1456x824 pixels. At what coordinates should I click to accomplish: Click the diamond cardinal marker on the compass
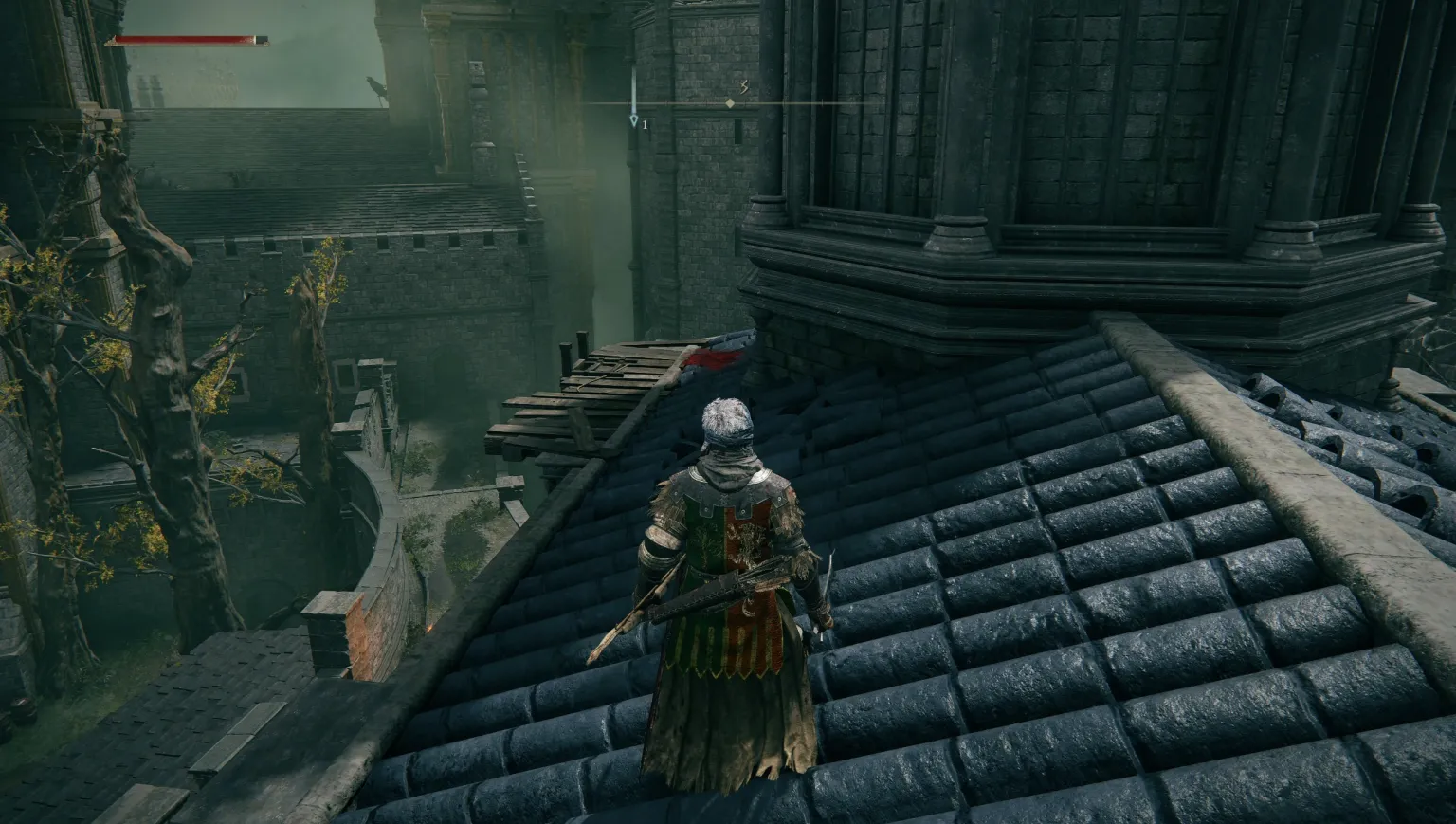pyautogui.click(x=730, y=102)
